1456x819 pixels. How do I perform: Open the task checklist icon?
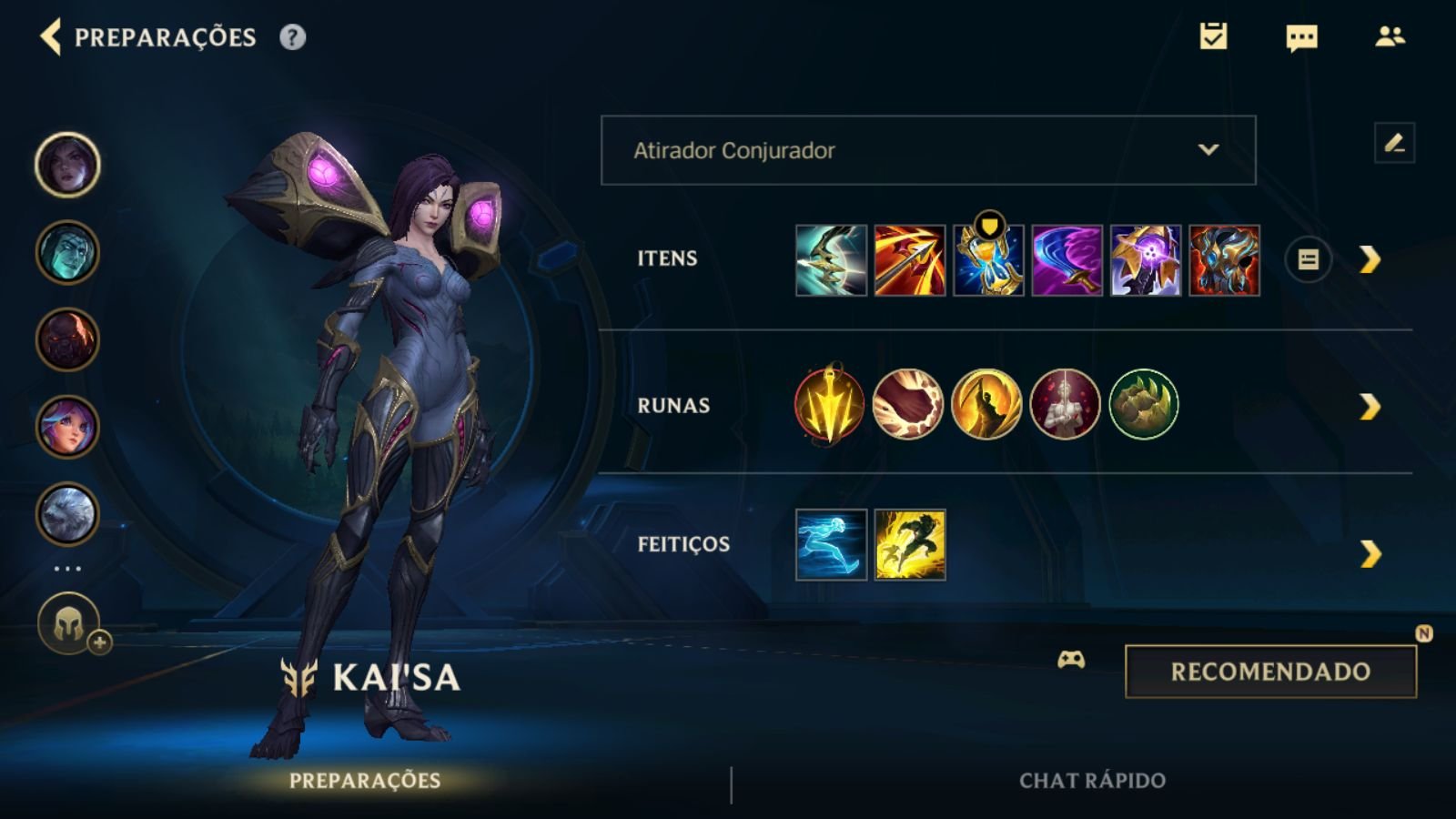coord(1213,36)
